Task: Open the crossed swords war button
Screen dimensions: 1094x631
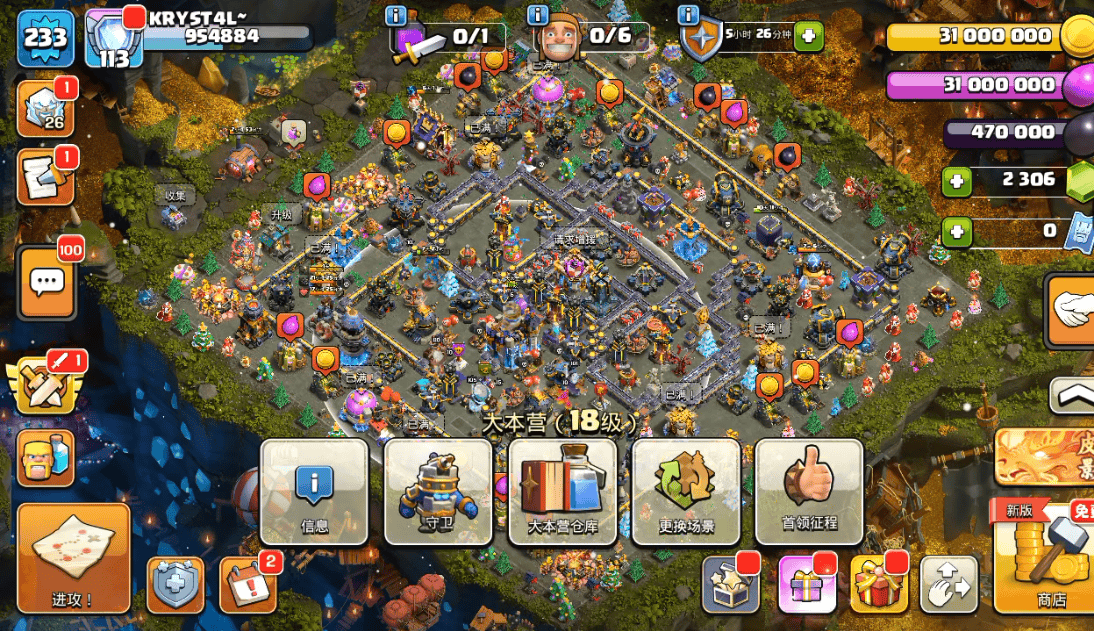Action: point(44,385)
